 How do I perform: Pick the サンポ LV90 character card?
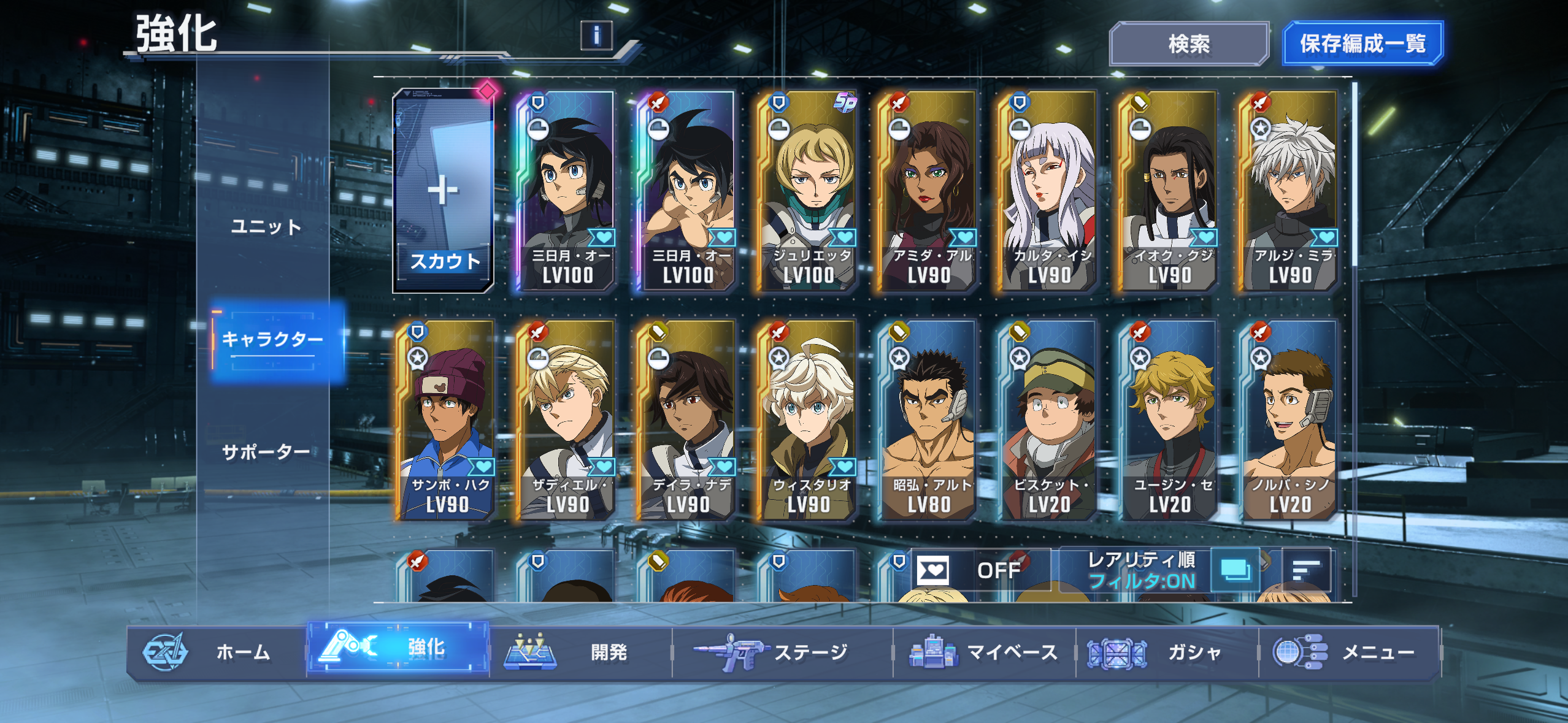point(447,420)
